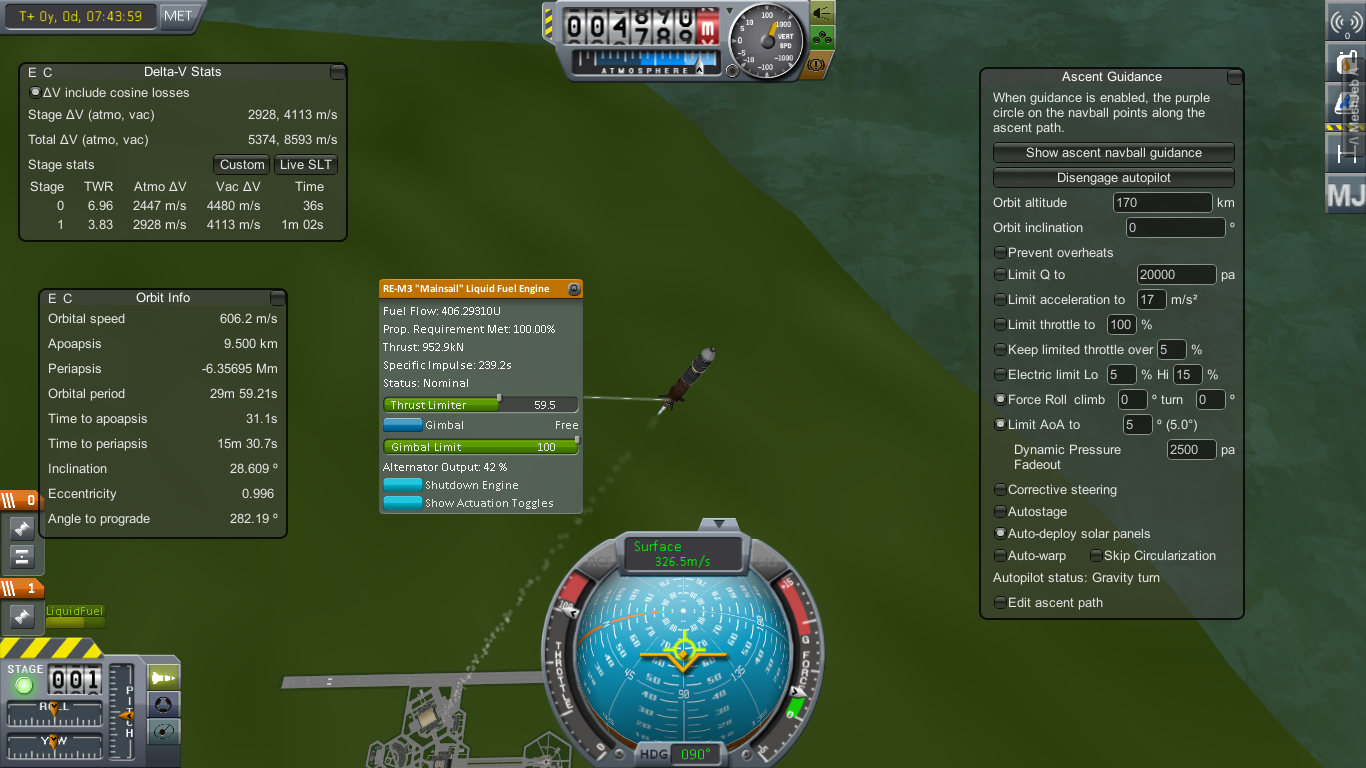Enable the Corrective steering option
The image size is (1366, 768).
point(1000,490)
